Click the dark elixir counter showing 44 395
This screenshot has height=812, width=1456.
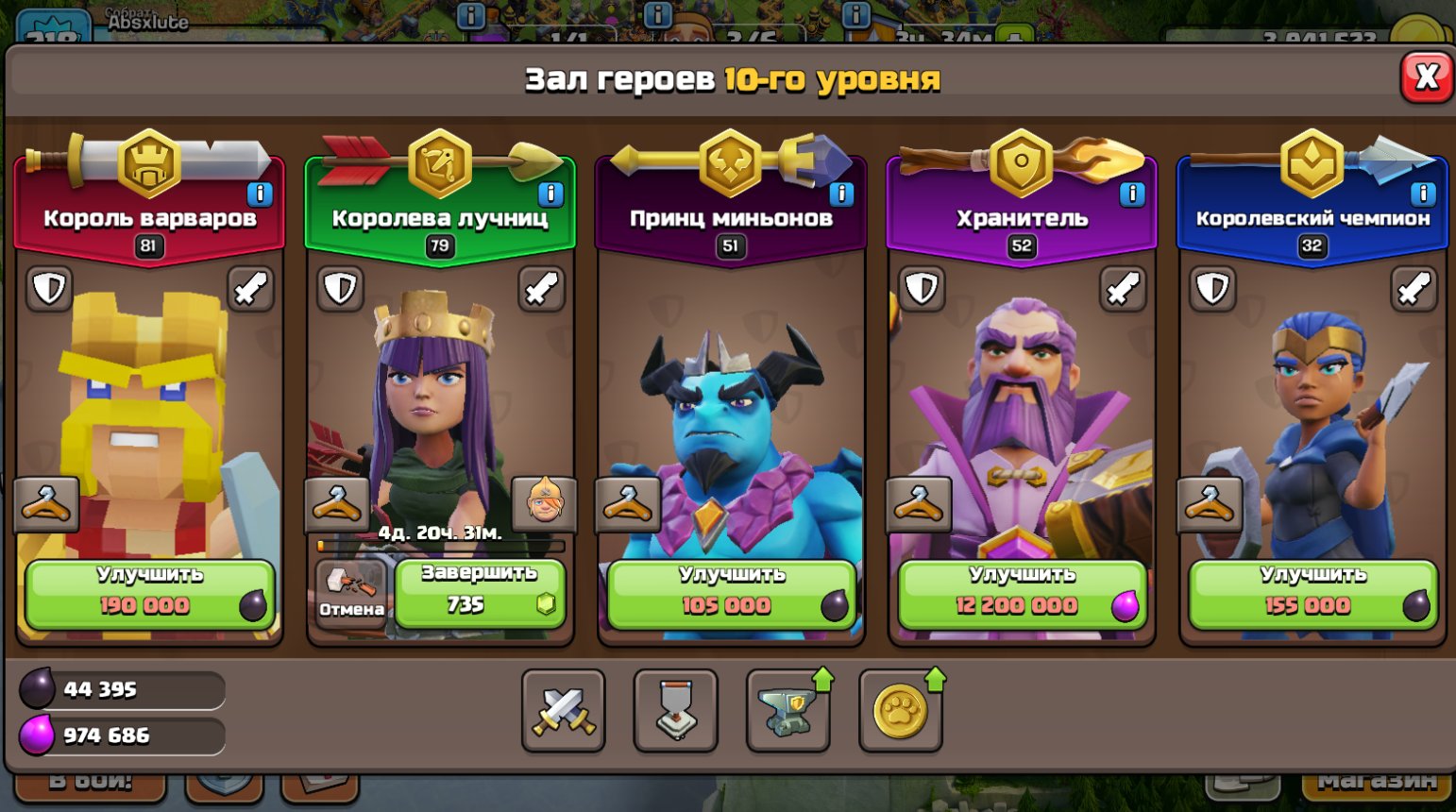[x=123, y=690]
